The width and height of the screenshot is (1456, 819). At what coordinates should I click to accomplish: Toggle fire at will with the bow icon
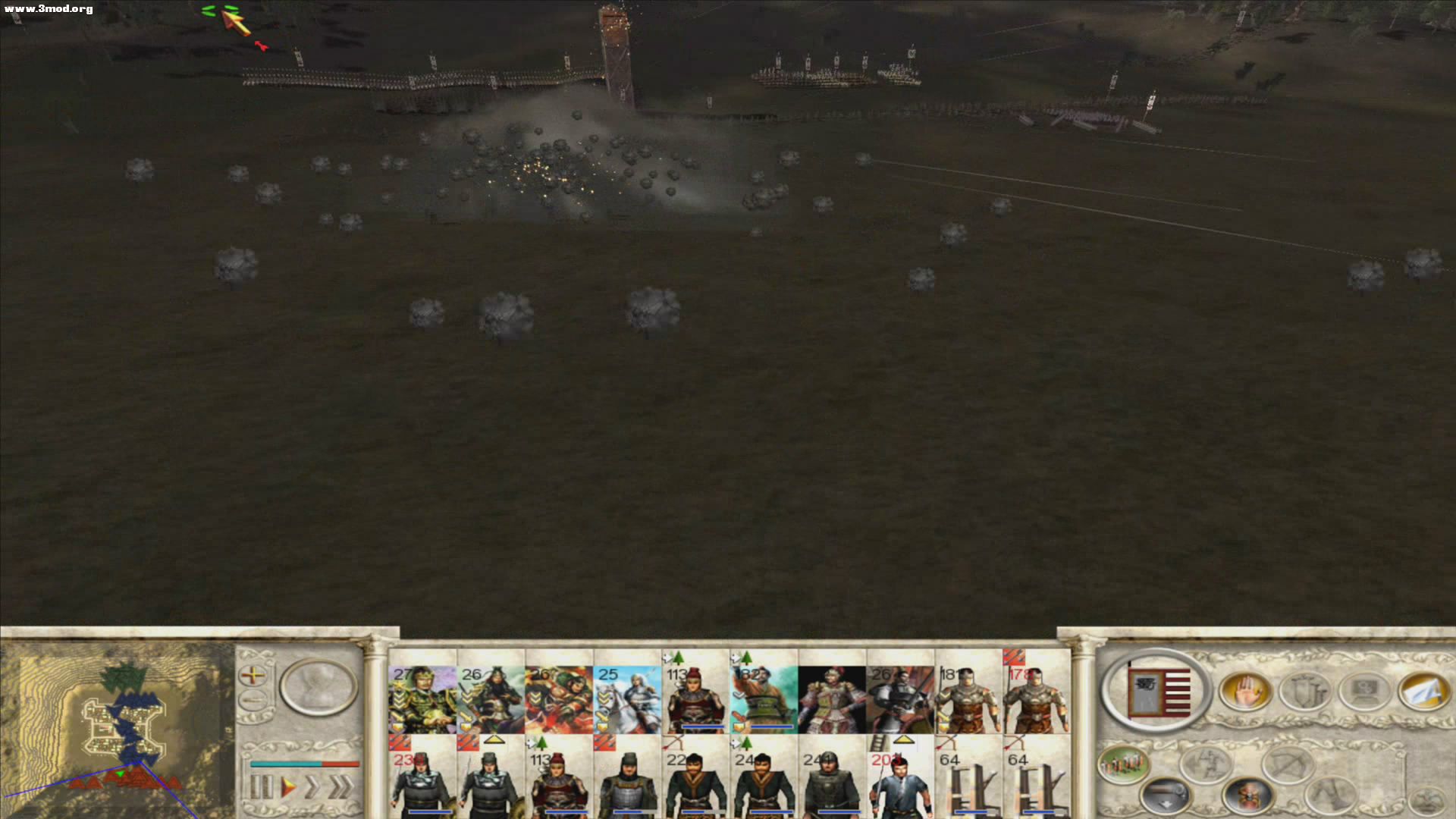[1287, 763]
